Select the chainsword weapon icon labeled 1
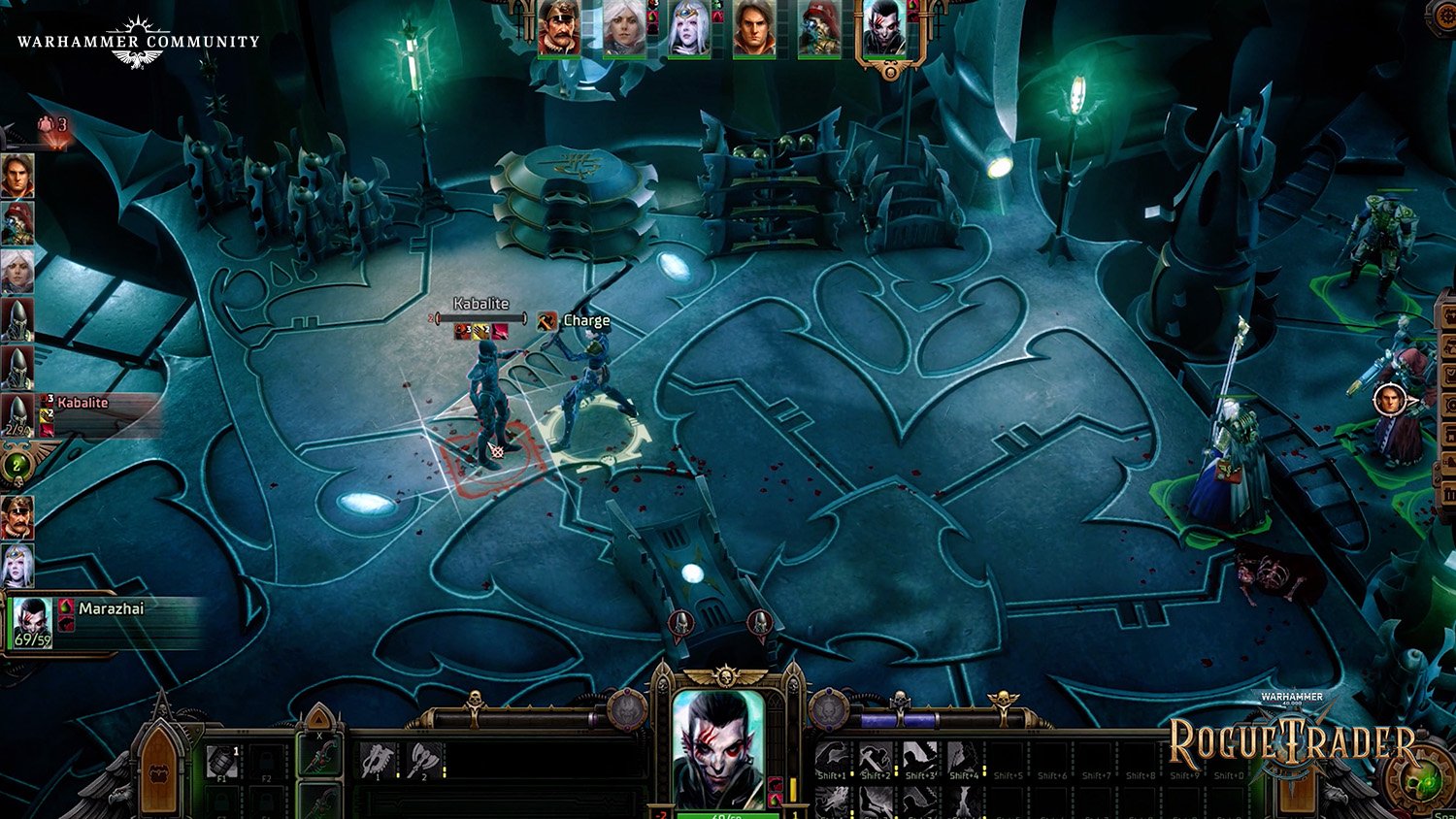Screen dimensions: 1456x819 pyautogui.click(x=379, y=760)
